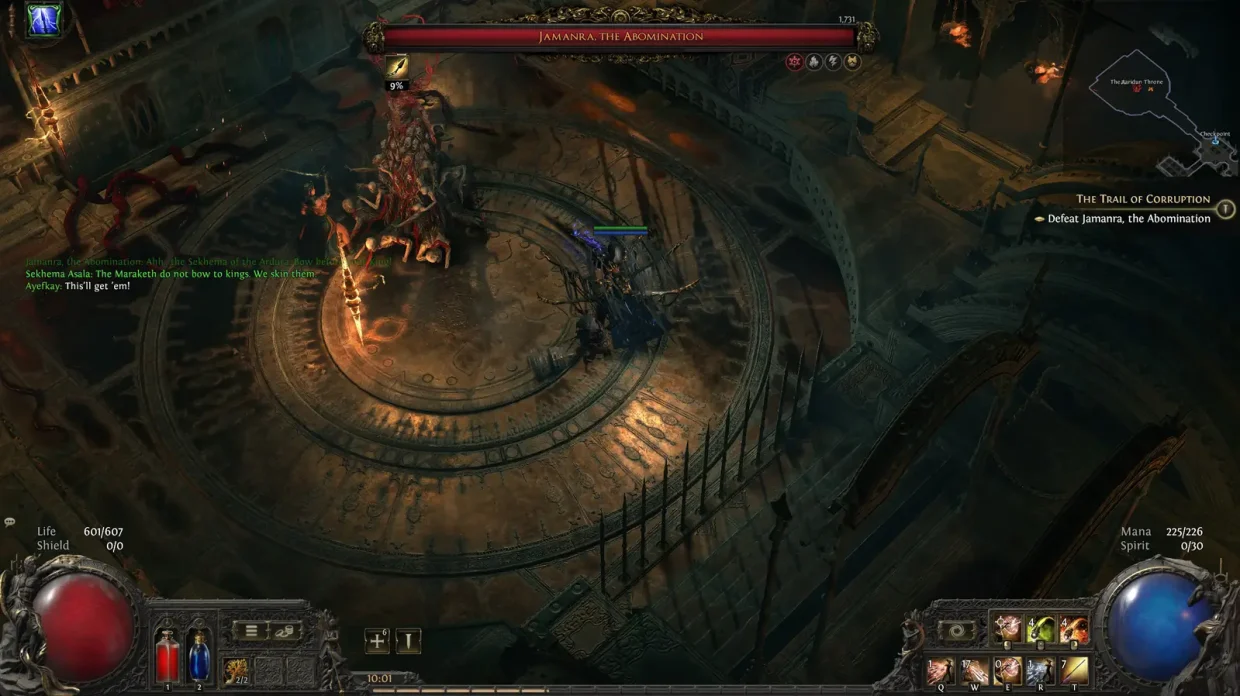
Task: Activate the W skill icon
Action: click(x=974, y=671)
